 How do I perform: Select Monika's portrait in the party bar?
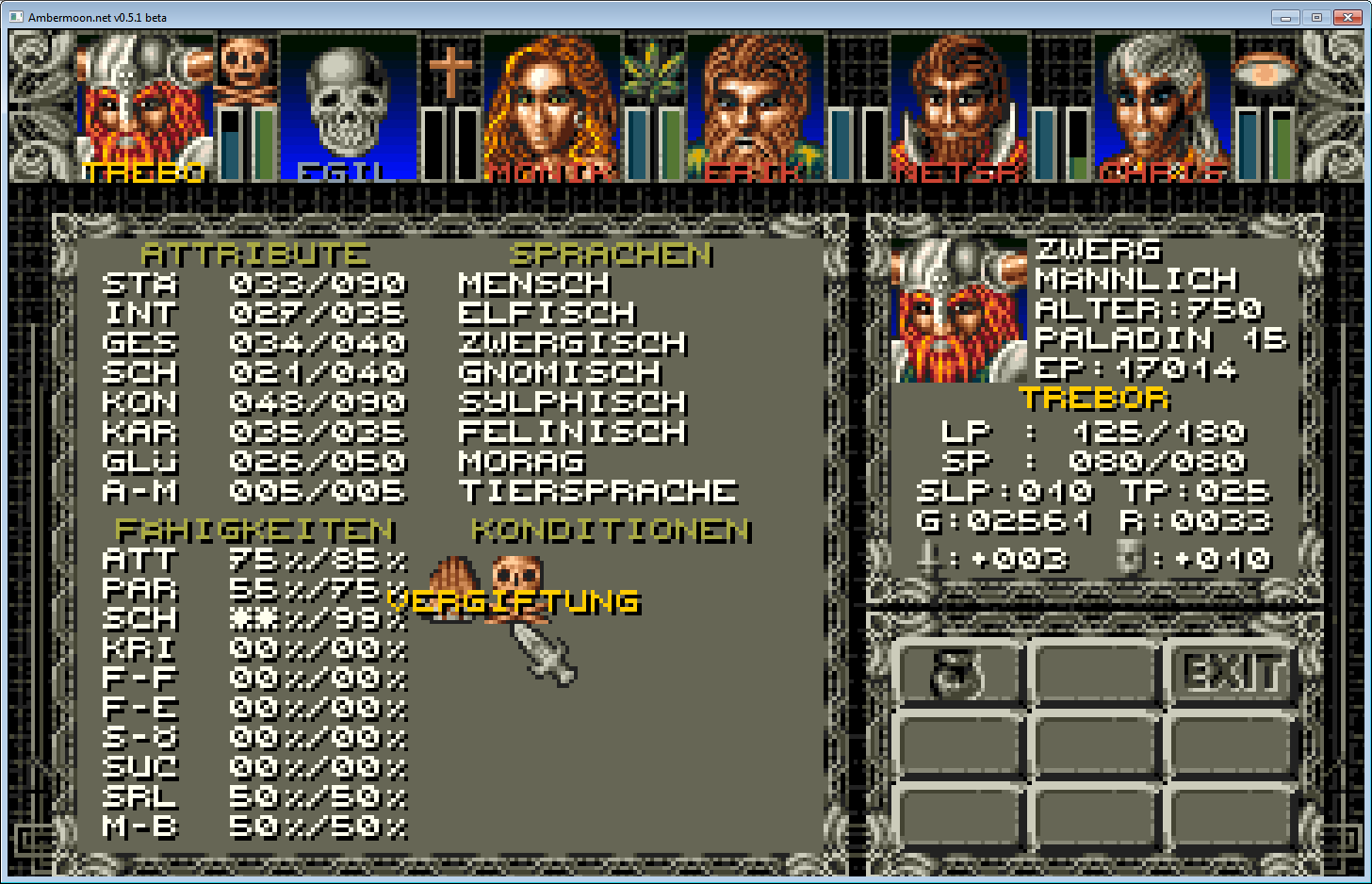tap(551, 104)
